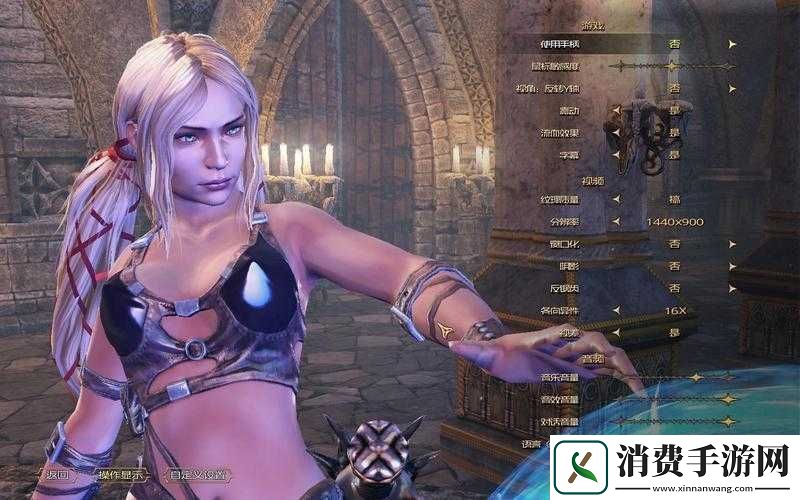Open 自定义设置 custom settings

197,474
